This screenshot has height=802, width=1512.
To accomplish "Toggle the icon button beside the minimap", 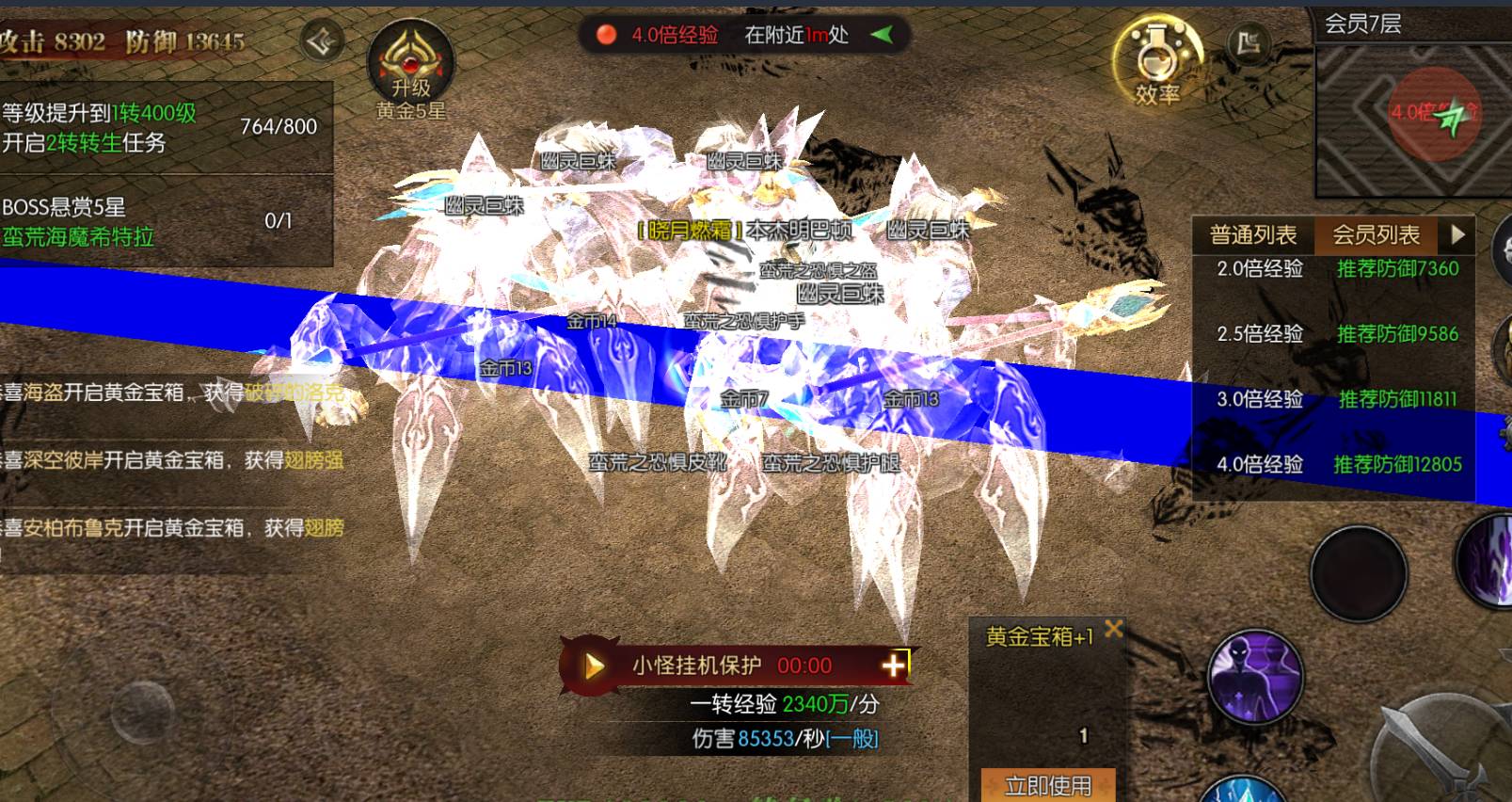I will 1249,43.
